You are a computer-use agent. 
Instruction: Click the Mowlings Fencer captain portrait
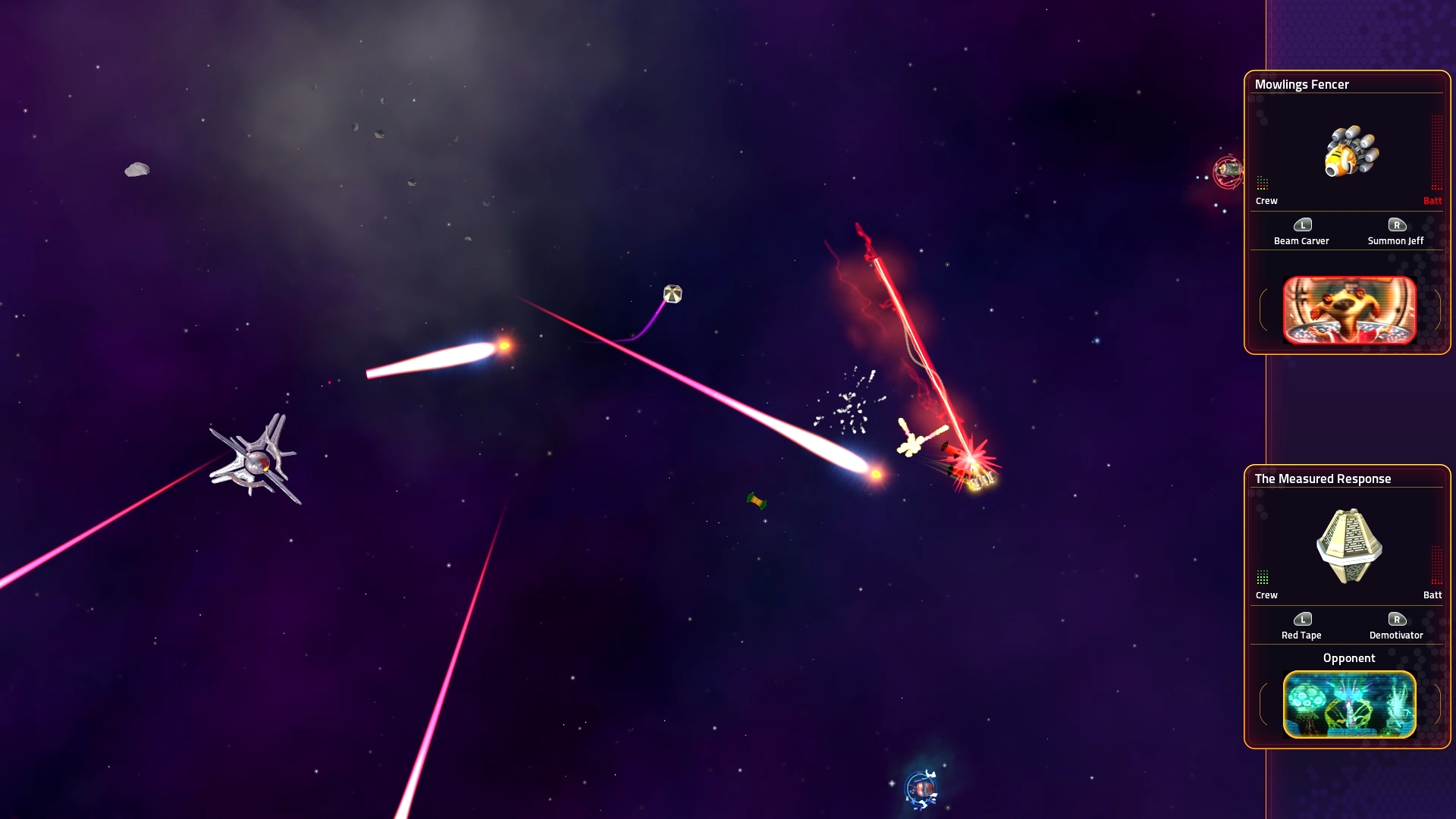tap(1349, 309)
